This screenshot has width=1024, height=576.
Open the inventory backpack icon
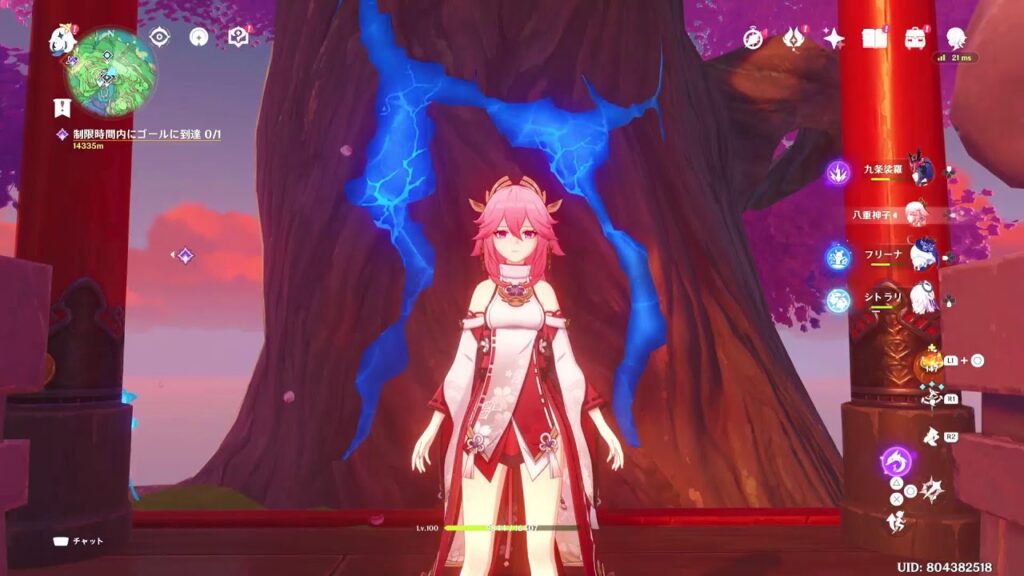click(x=915, y=38)
